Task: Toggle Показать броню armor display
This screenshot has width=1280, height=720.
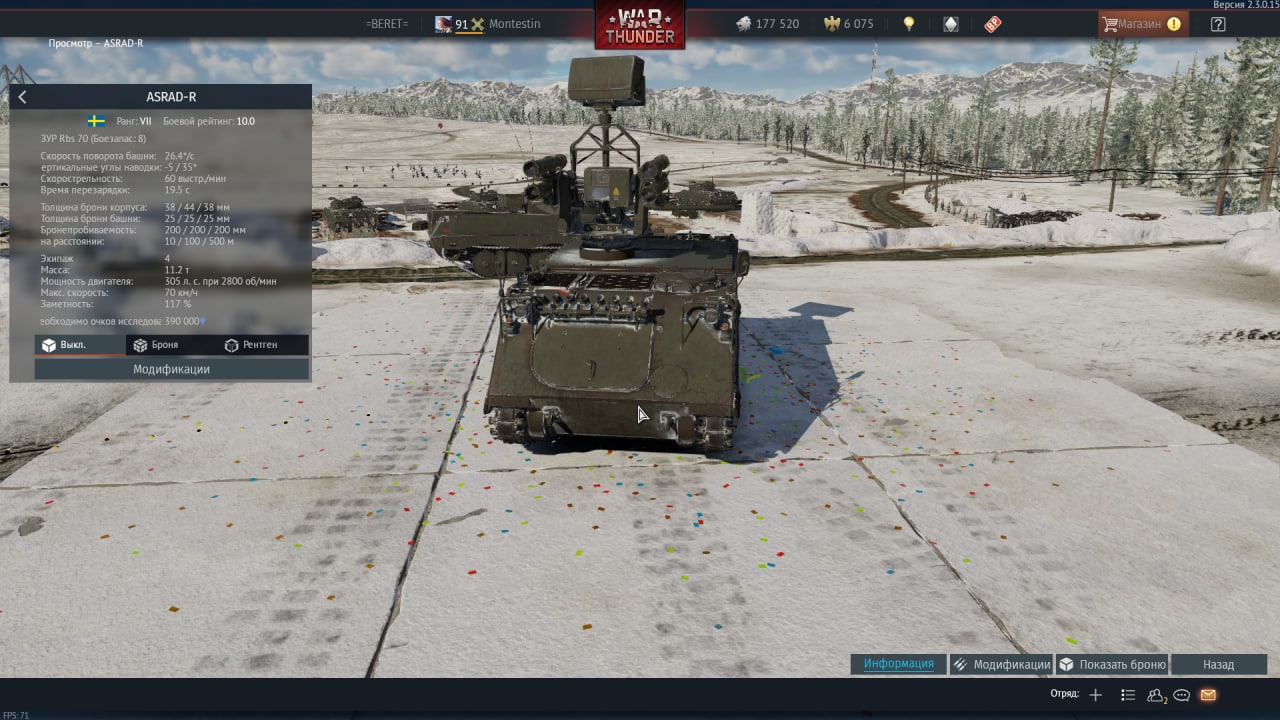Action: [x=1112, y=664]
